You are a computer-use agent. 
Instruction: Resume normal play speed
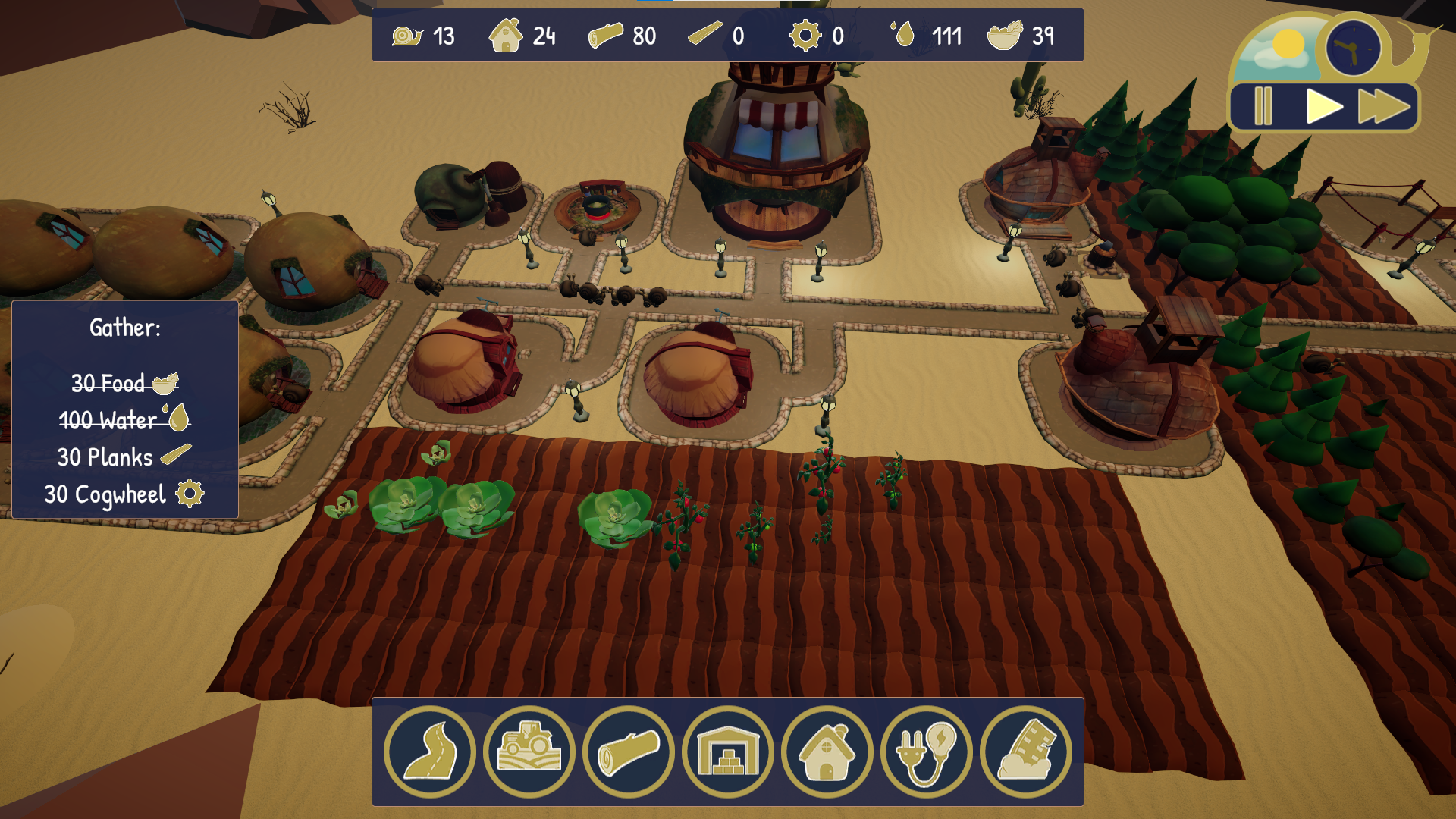1323,106
